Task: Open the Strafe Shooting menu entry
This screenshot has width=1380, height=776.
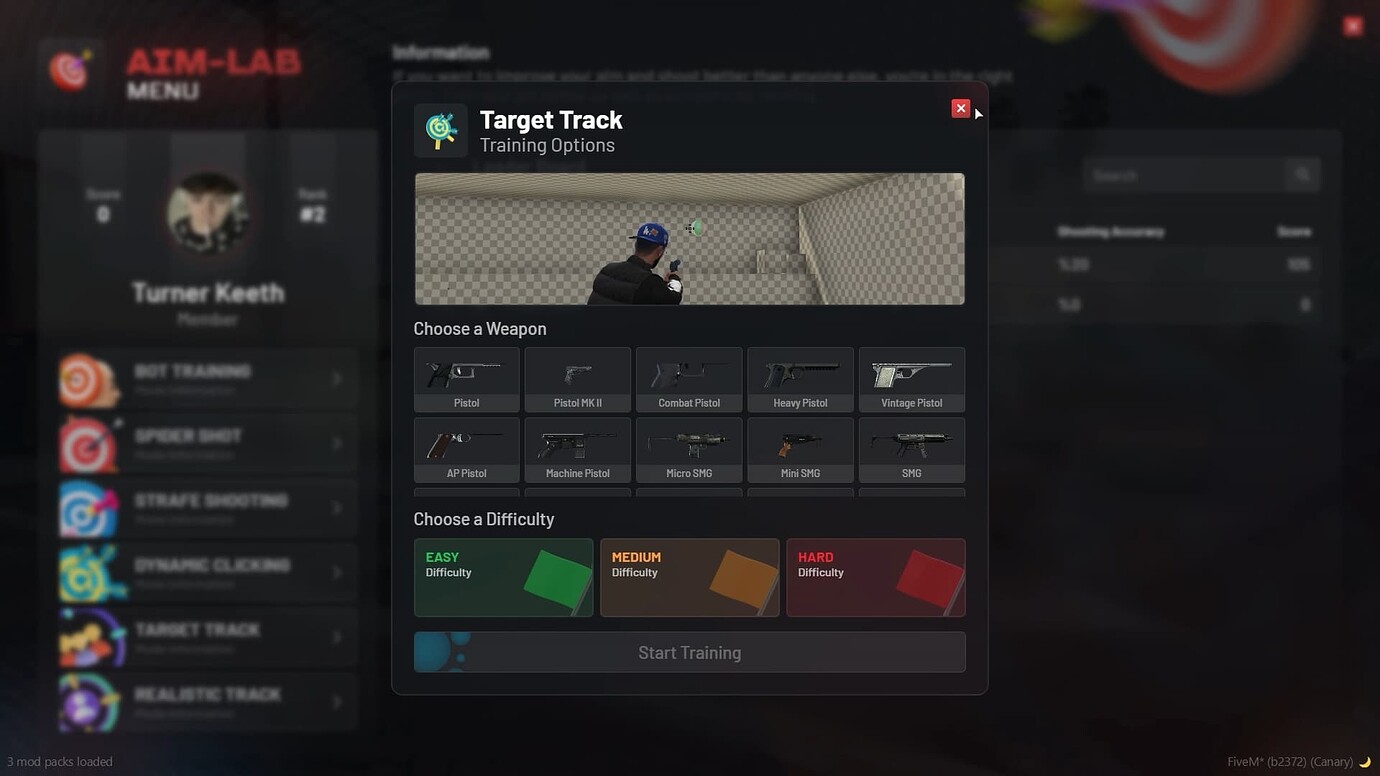Action: point(207,508)
